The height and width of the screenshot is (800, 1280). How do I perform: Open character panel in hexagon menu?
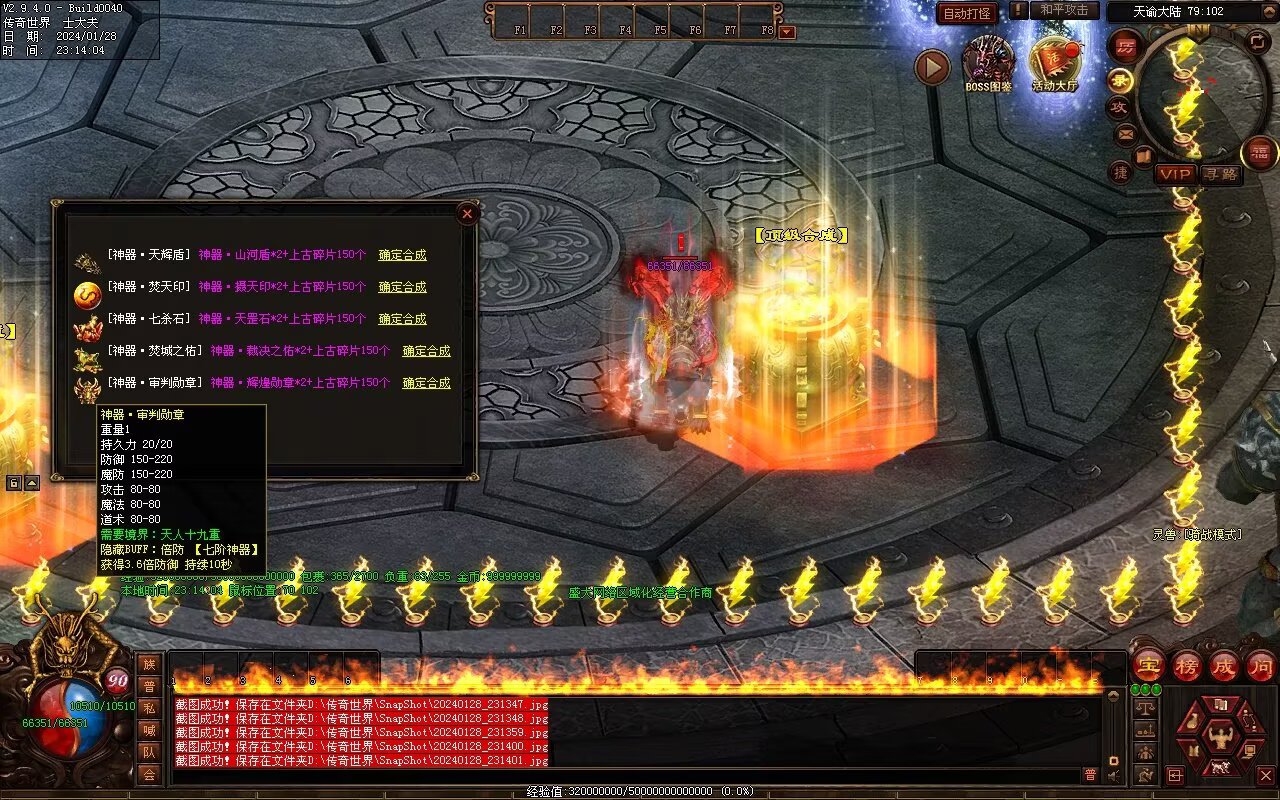[x=1219, y=738]
